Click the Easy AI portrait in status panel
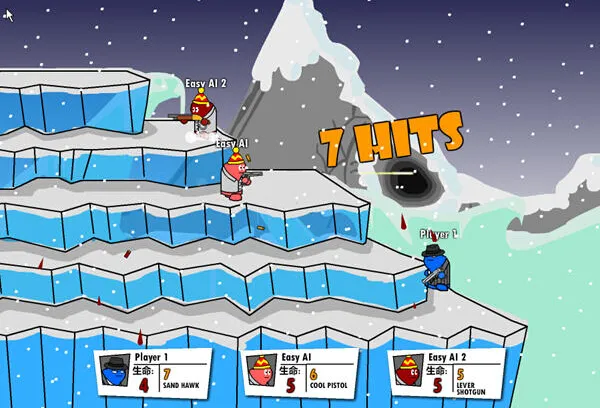 pos(260,370)
